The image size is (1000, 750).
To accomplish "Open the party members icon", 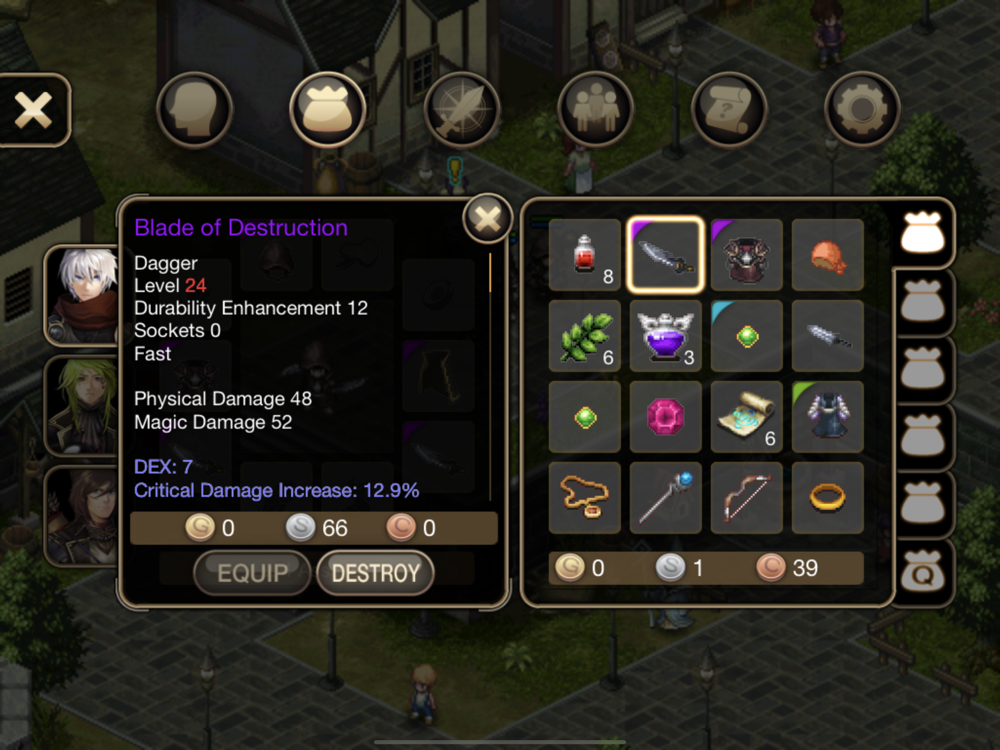I will (x=595, y=110).
